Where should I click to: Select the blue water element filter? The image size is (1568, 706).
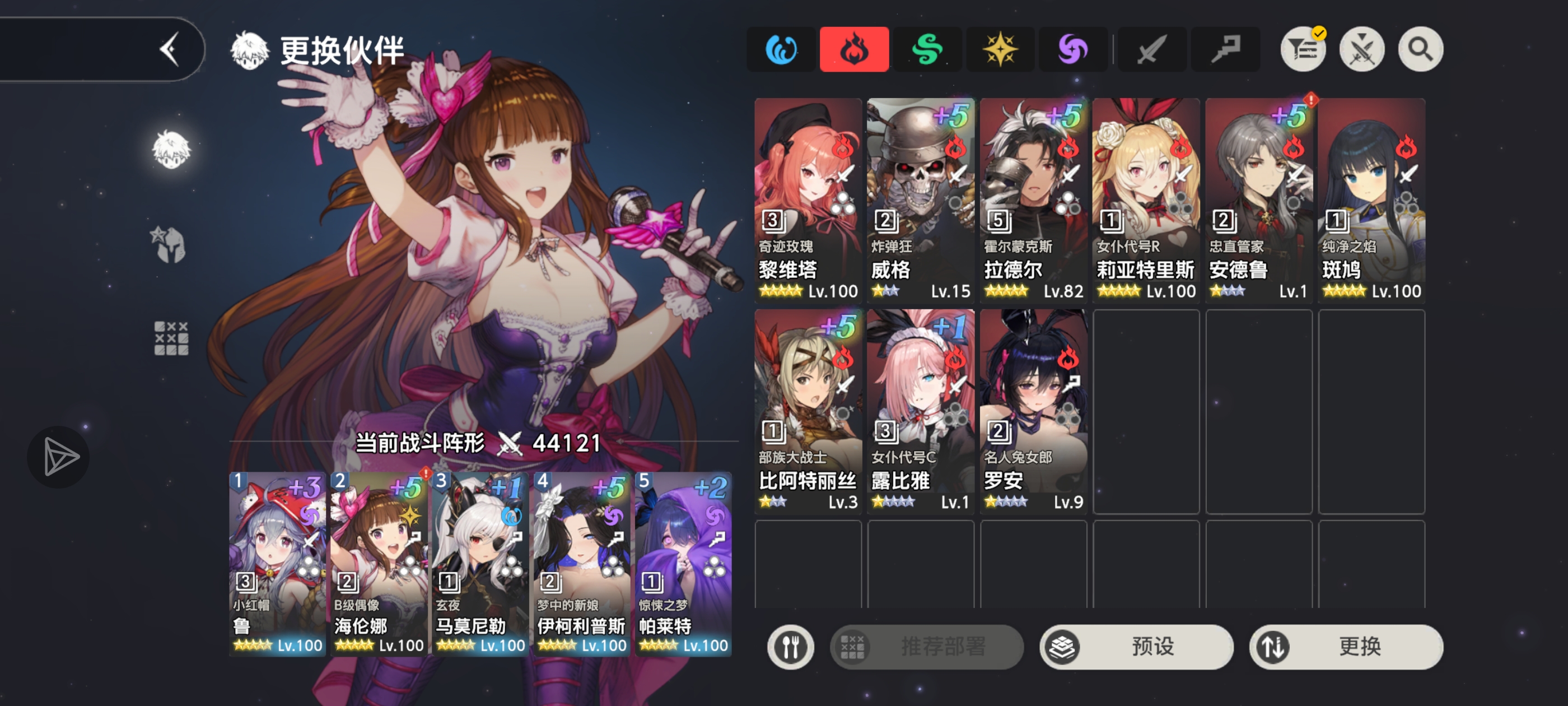(781, 49)
